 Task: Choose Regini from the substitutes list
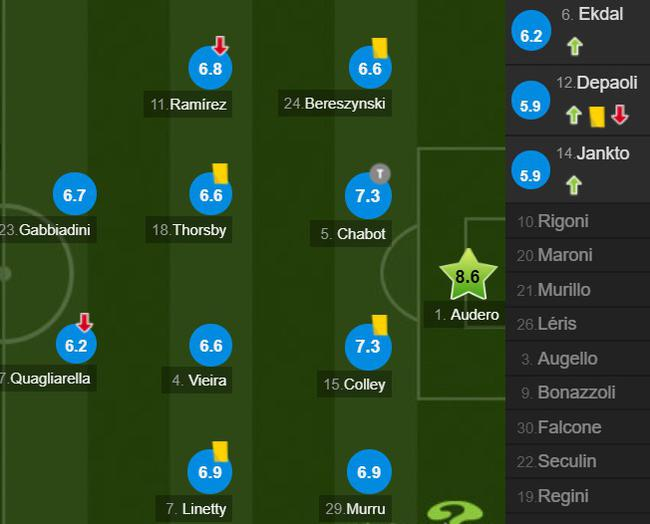(x=578, y=496)
